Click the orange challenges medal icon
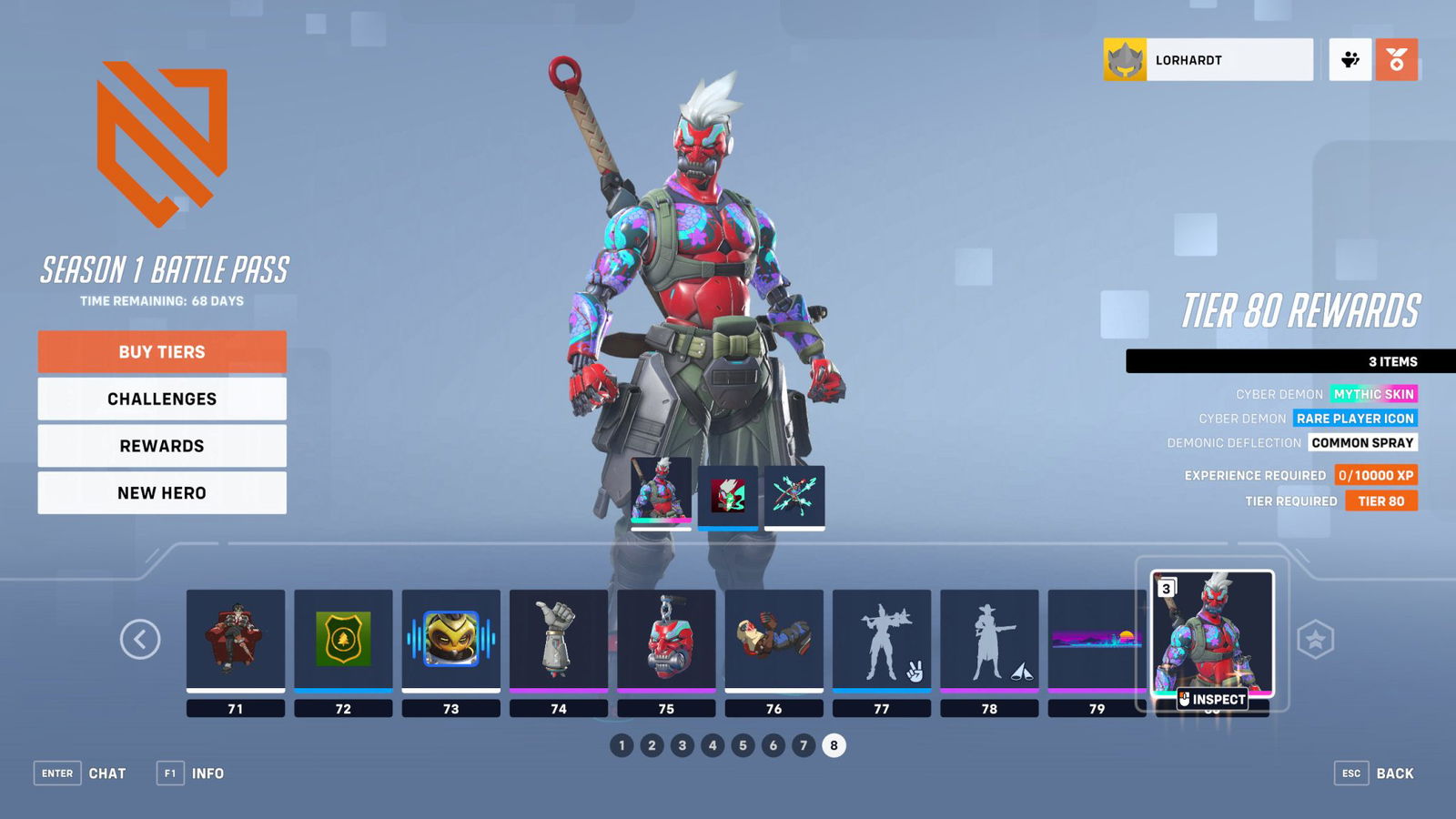 [x=1399, y=58]
